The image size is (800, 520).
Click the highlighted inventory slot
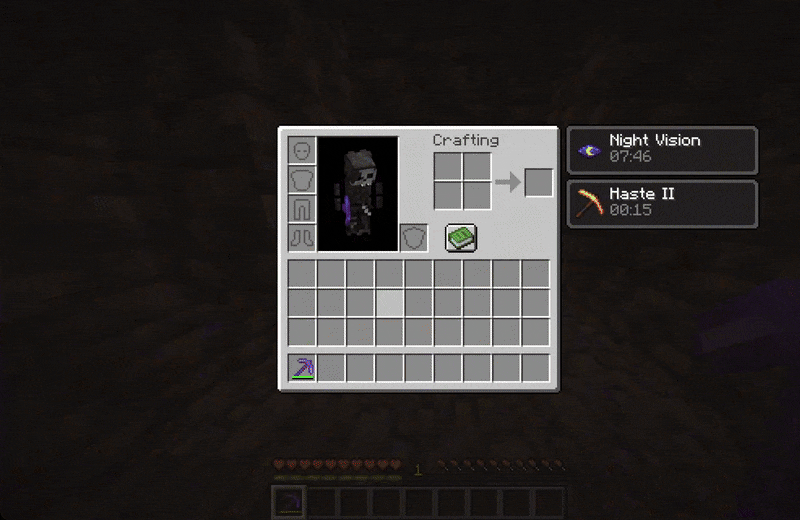(x=390, y=303)
